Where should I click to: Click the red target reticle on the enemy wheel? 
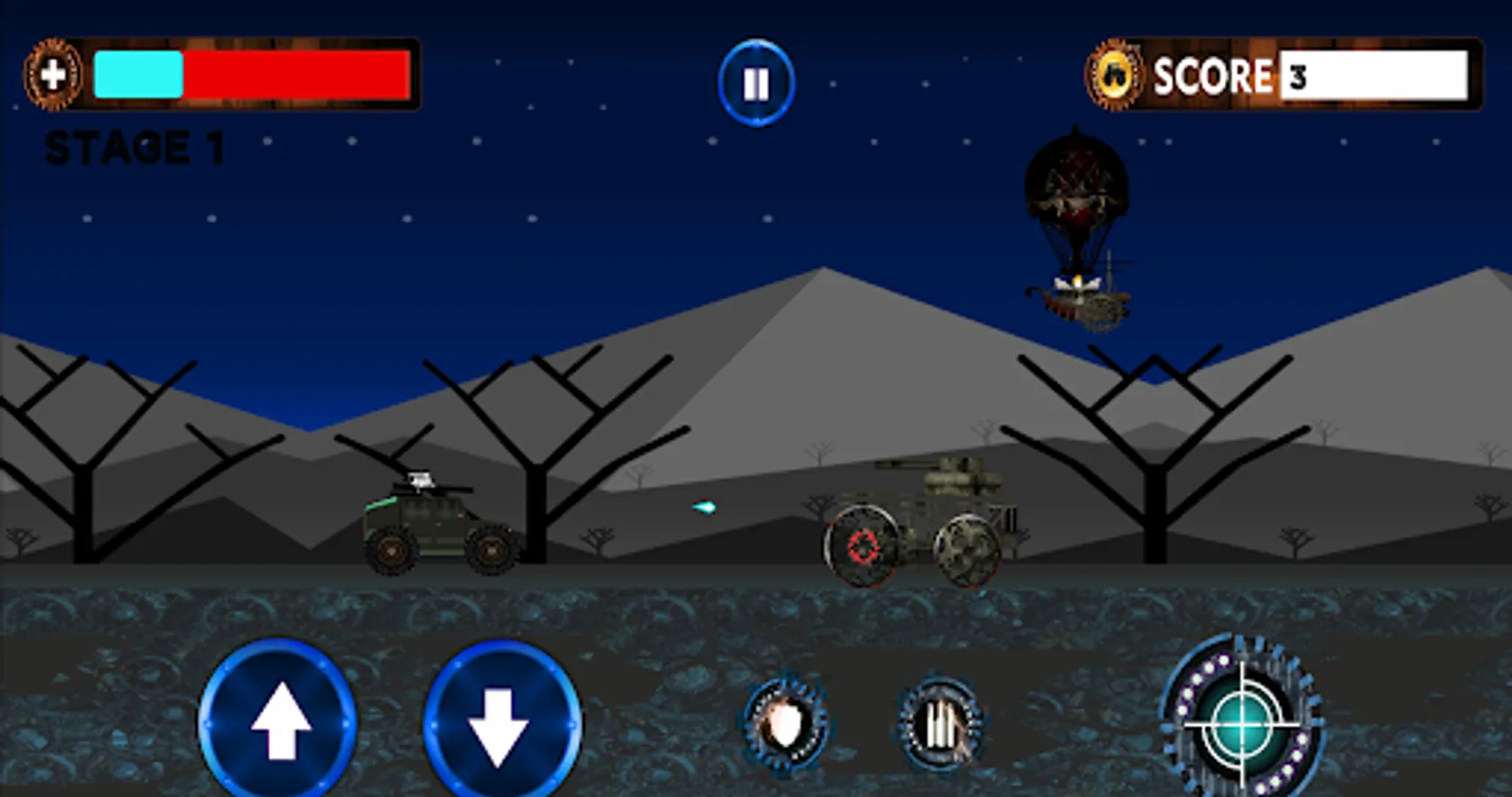(x=862, y=547)
